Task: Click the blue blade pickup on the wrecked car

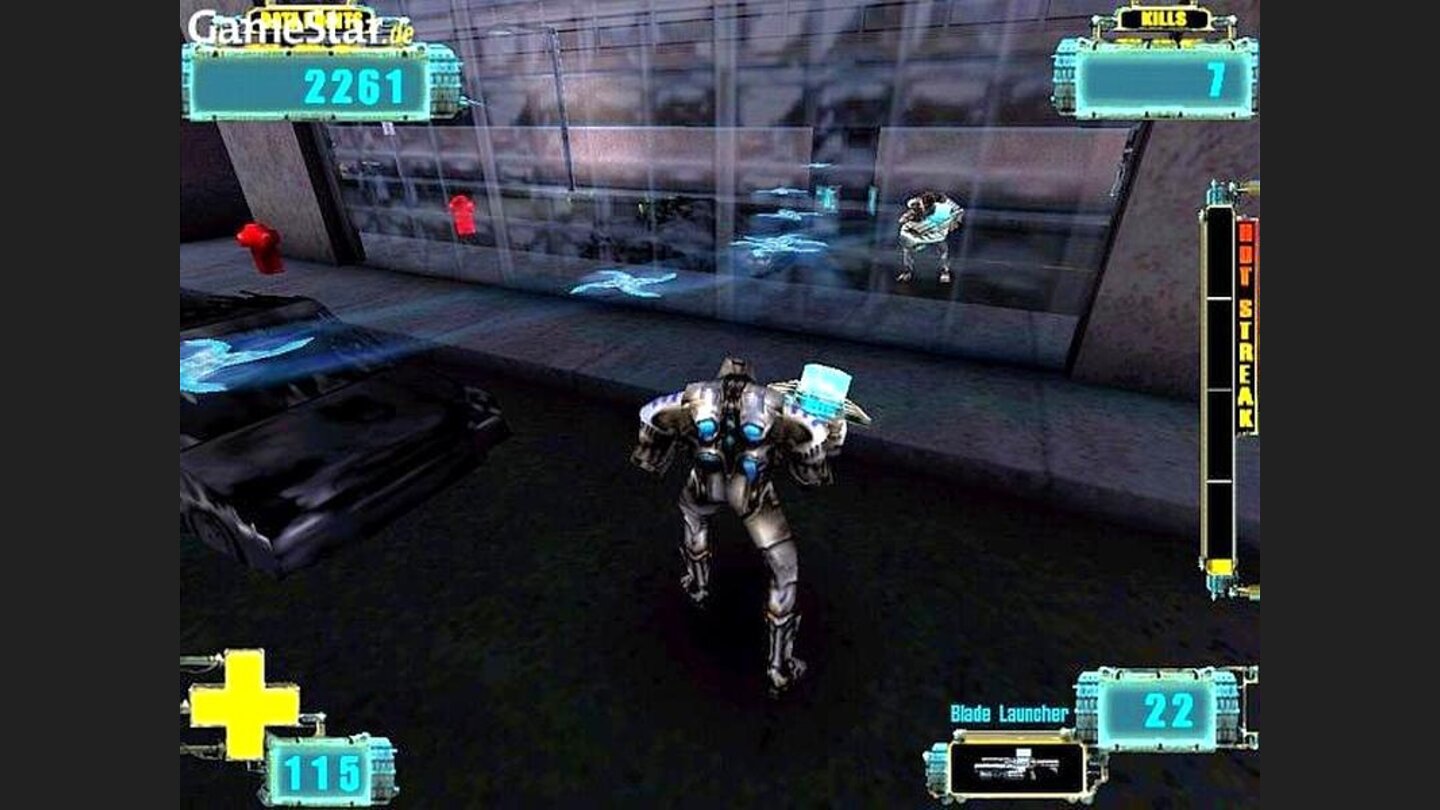Action: pyautogui.click(x=240, y=355)
